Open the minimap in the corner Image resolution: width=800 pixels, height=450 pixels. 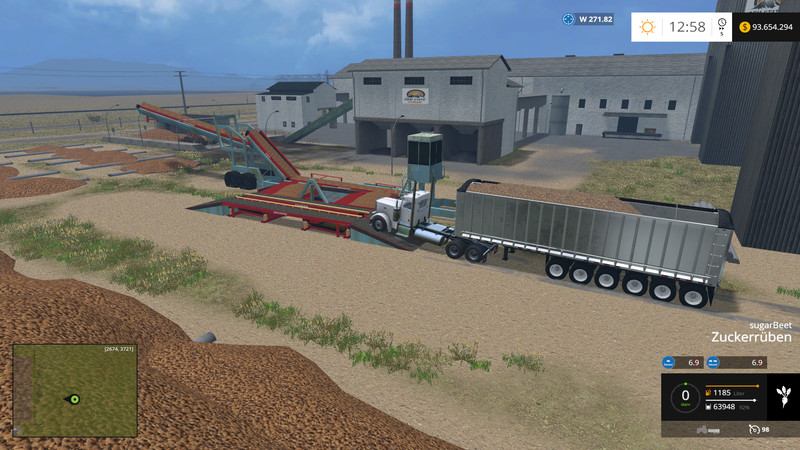pyautogui.click(x=74, y=390)
